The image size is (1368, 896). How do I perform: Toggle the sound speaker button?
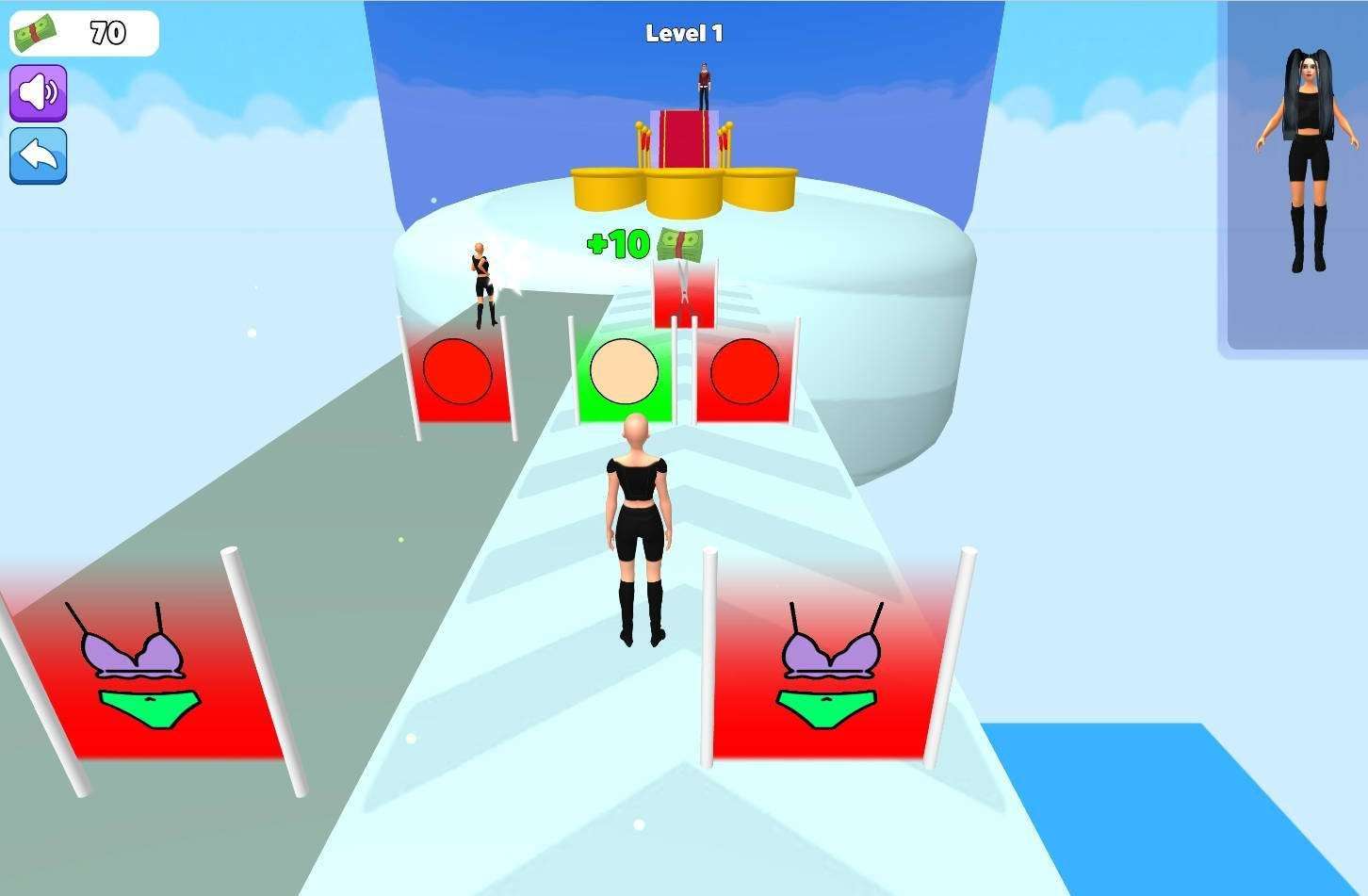[39, 92]
